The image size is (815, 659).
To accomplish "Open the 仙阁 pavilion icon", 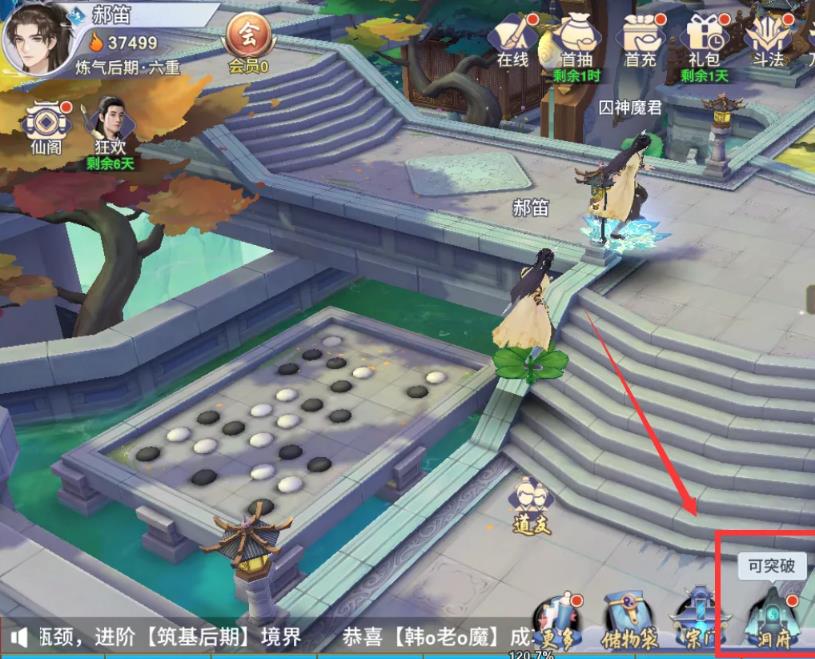I will pyautogui.click(x=46, y=126).
